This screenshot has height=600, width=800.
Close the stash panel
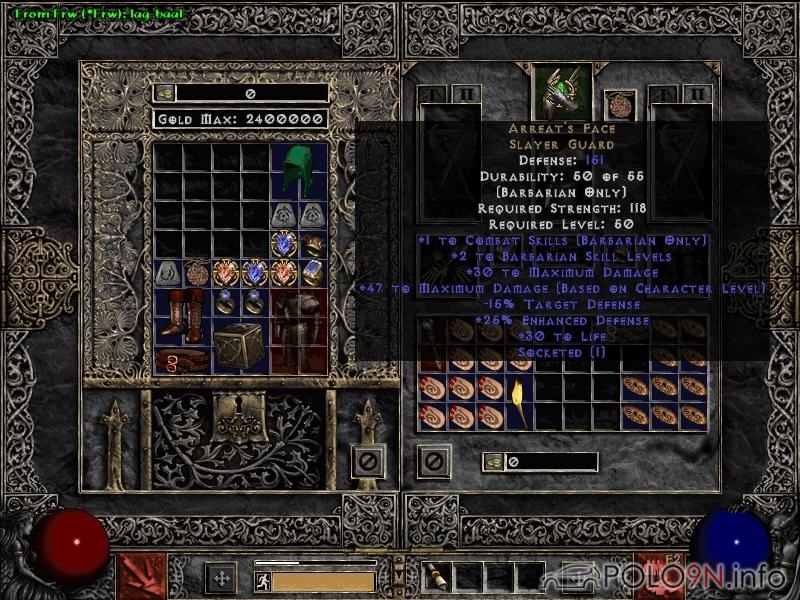coord(368,461)
